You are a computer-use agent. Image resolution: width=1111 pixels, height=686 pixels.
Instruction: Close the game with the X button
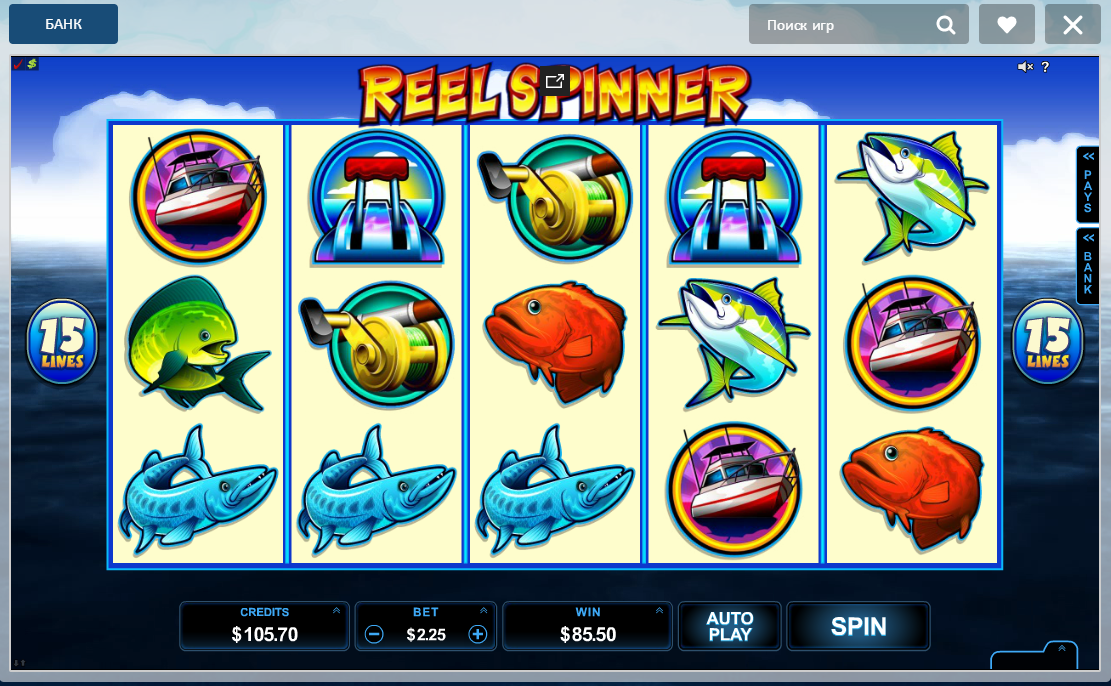click(x=1072, y=25)
